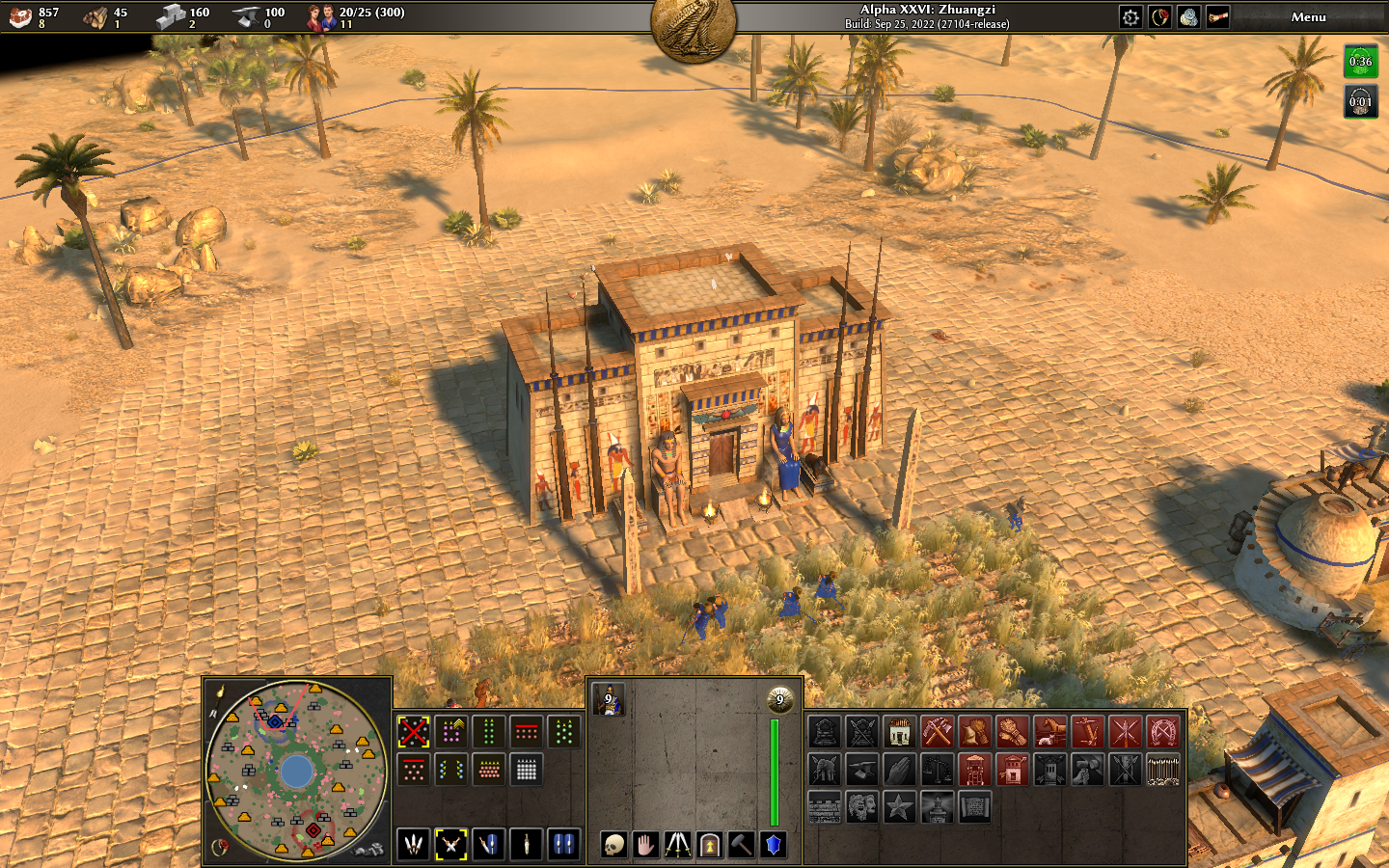This screenshot has height=868, width=1389.
Task: Choose the single dagger stance icon
Action: pos(527,845)
